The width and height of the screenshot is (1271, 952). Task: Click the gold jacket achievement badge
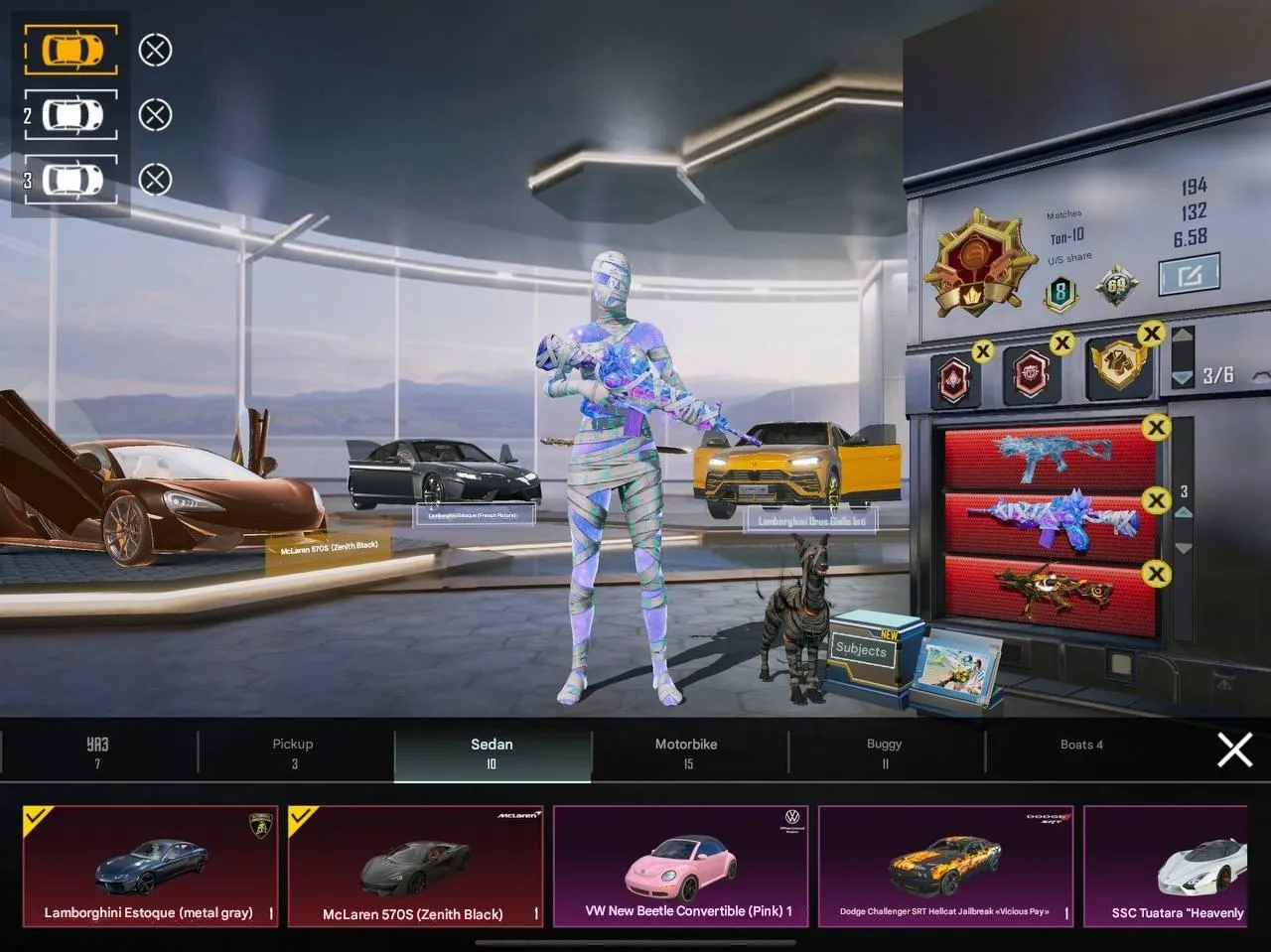tap(1115, 367)
